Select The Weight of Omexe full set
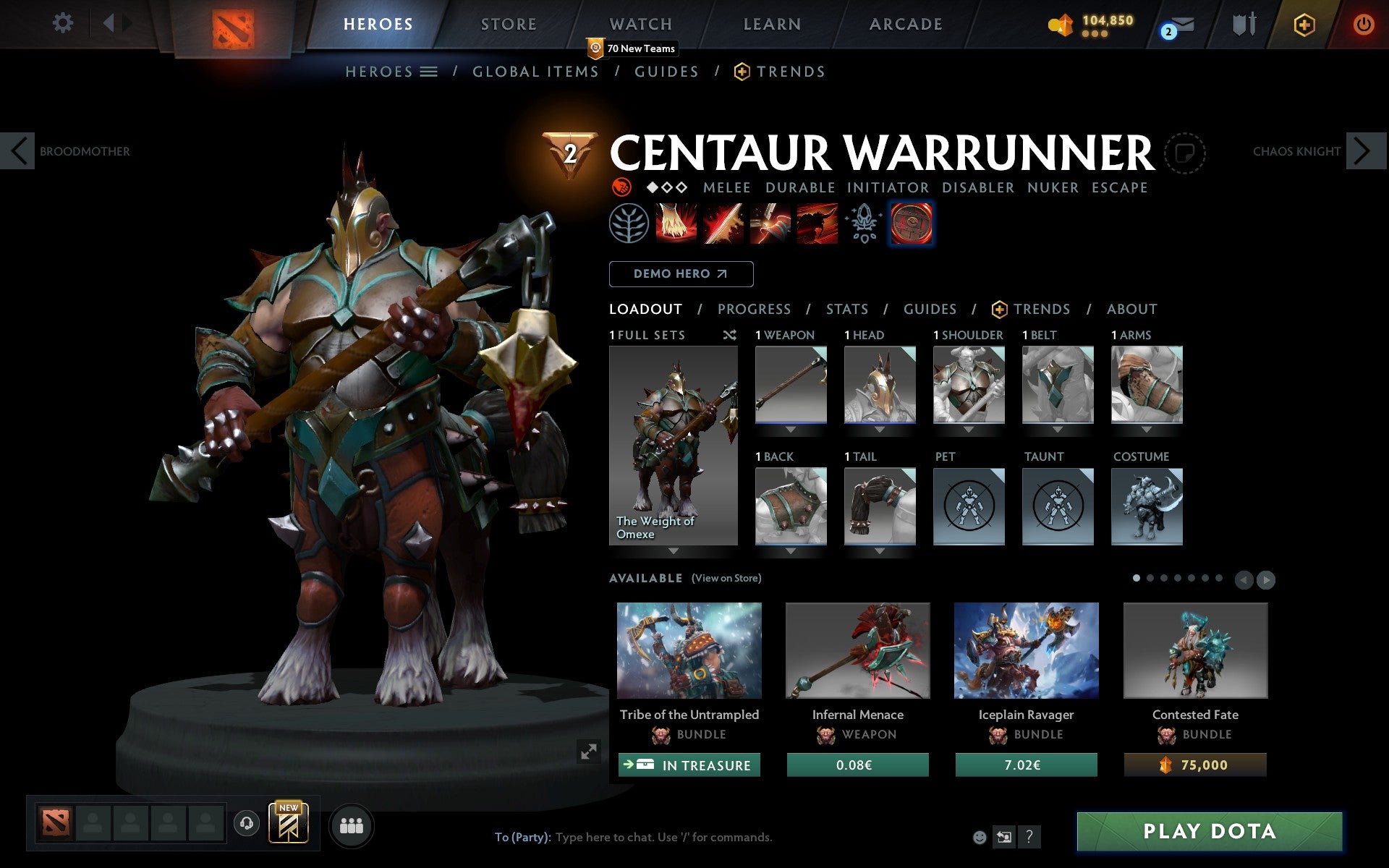Viewport: 1389px width, 868px height. [673, 445]
